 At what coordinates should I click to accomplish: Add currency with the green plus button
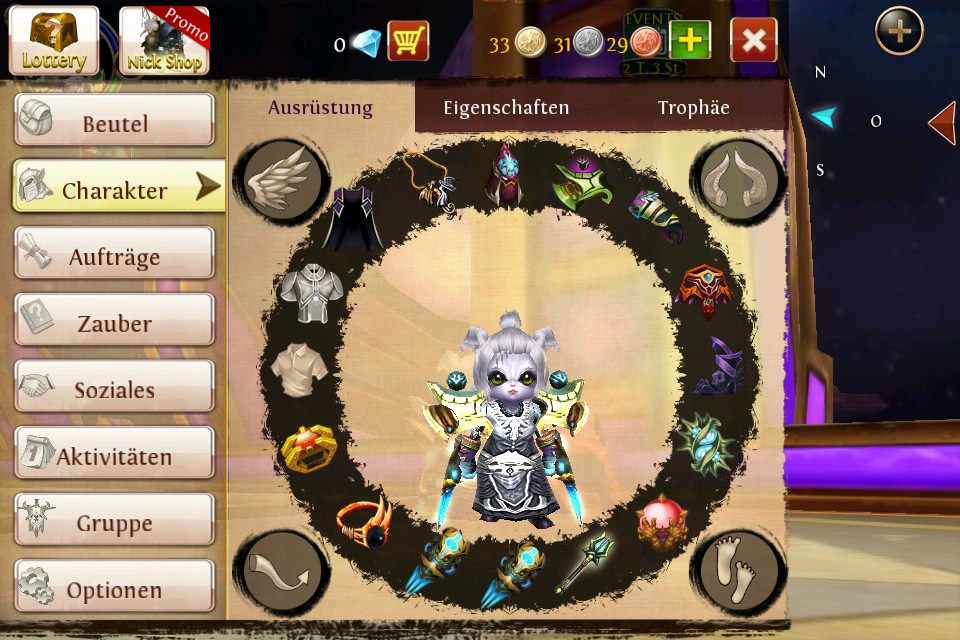pyautogui.click(x=691, y=41)
